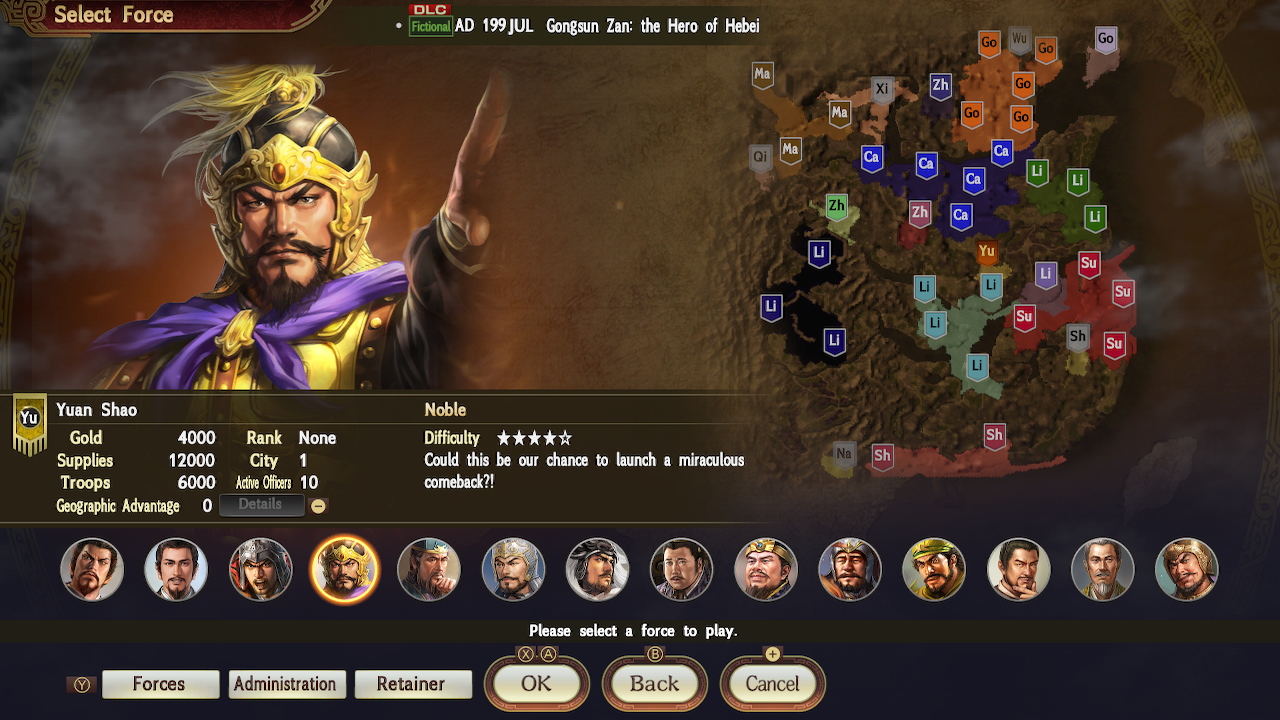The width and height of the screenshot is (1280, 720).
Task: Select the Qi banner on the western map edge
Action: pos(760,156)
